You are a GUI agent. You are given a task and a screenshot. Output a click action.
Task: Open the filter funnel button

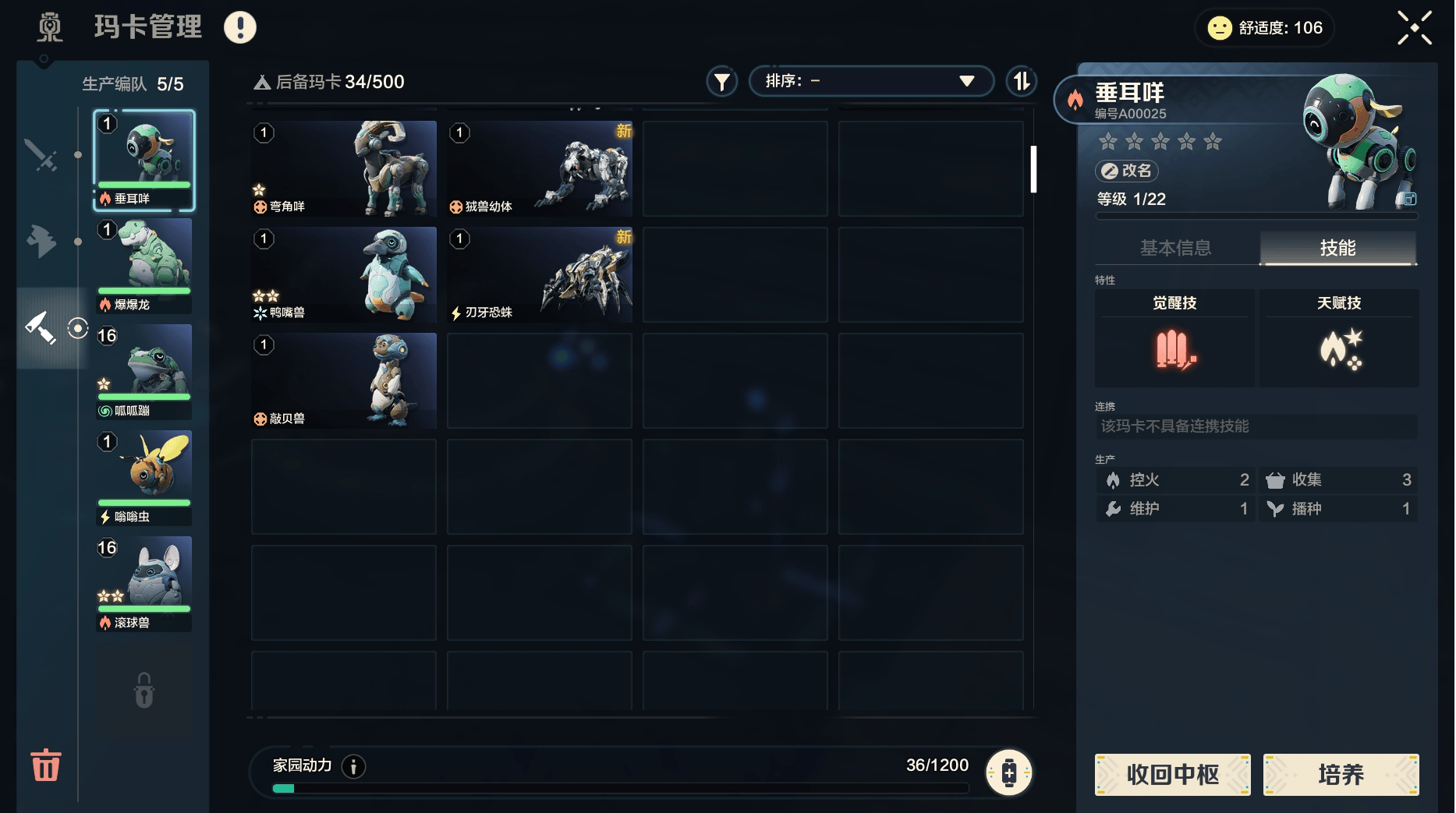pyautogui.click(x=722, y=81)
